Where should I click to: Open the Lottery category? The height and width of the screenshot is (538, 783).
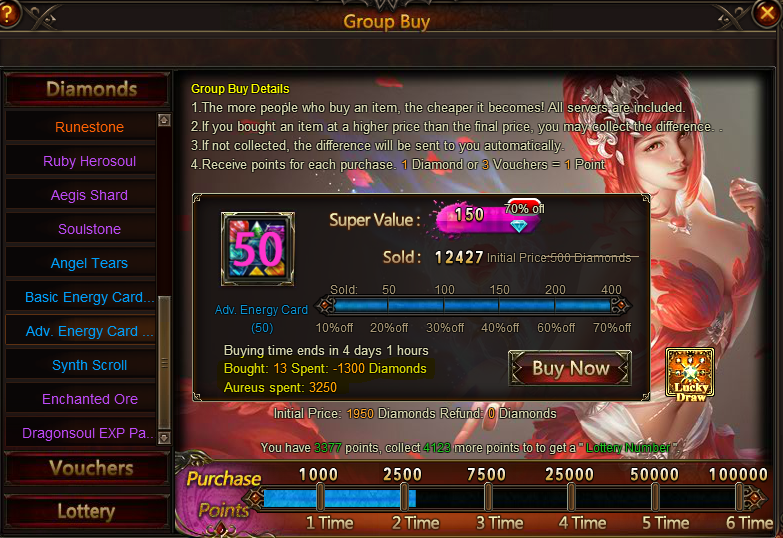click(86, 511)
